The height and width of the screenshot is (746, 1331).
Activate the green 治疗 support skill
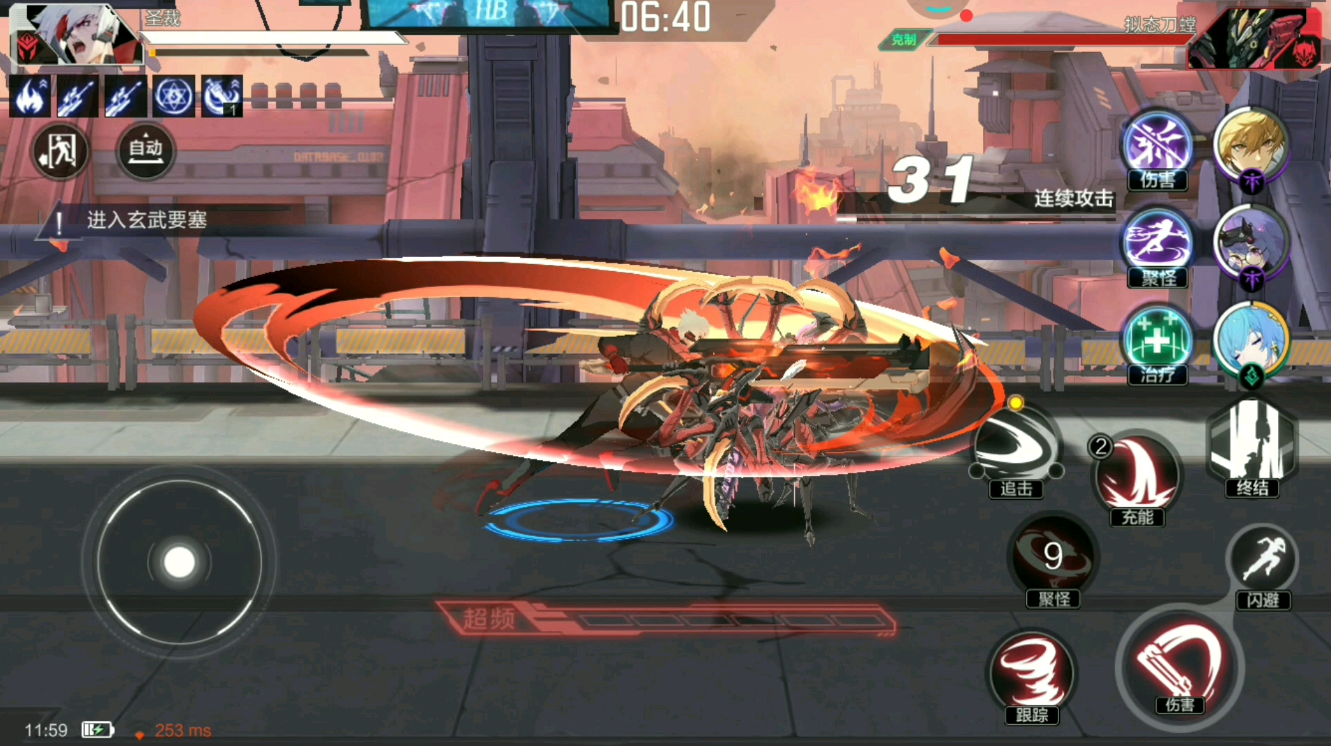pos(1158,340)
